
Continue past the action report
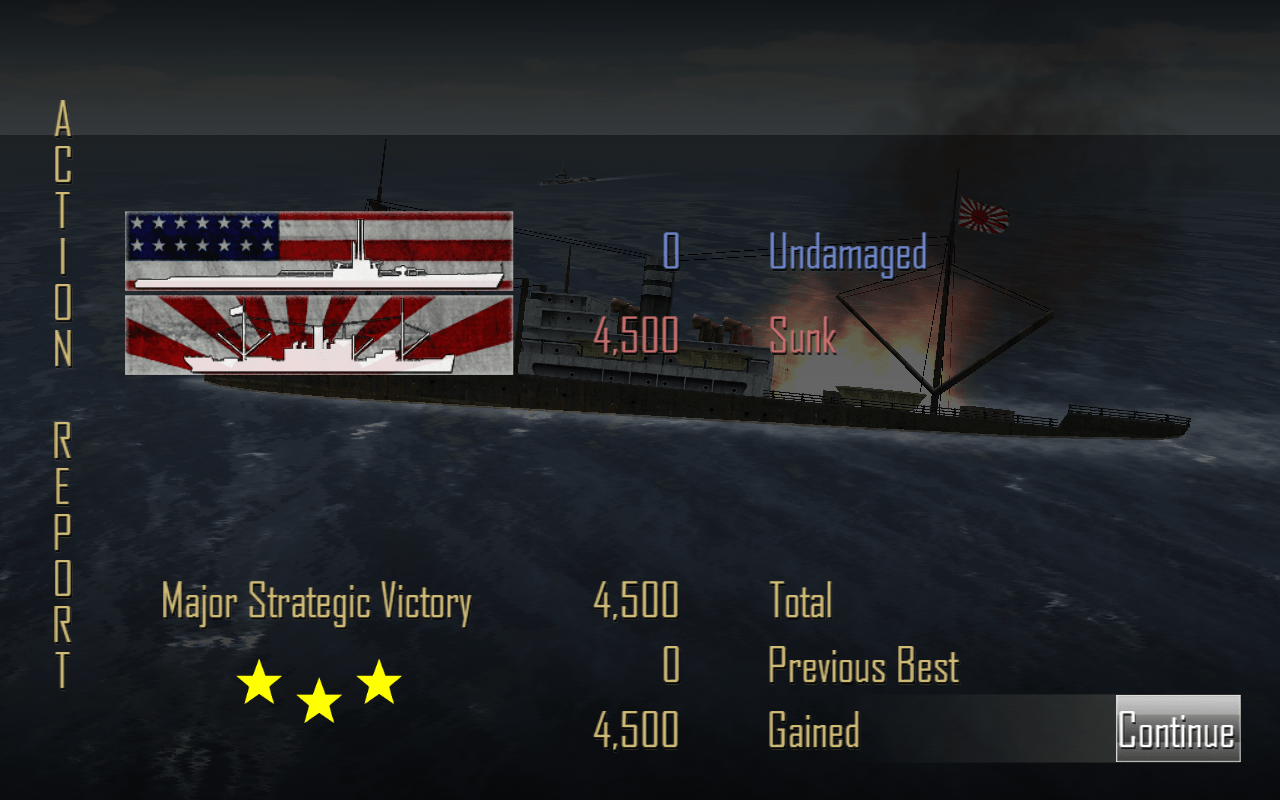click(1177, 729)
